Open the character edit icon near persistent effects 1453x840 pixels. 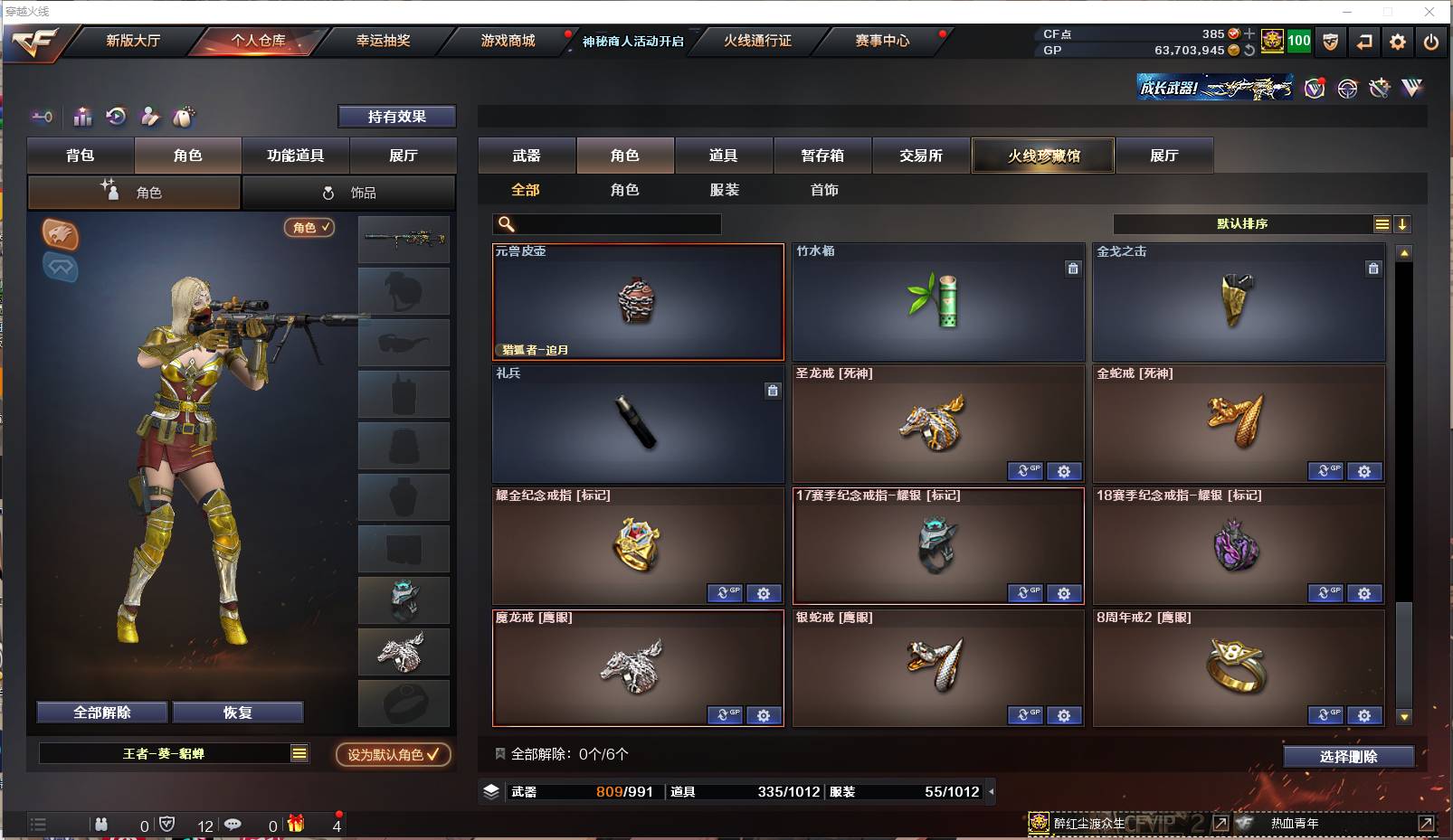(x=150, y=117)
